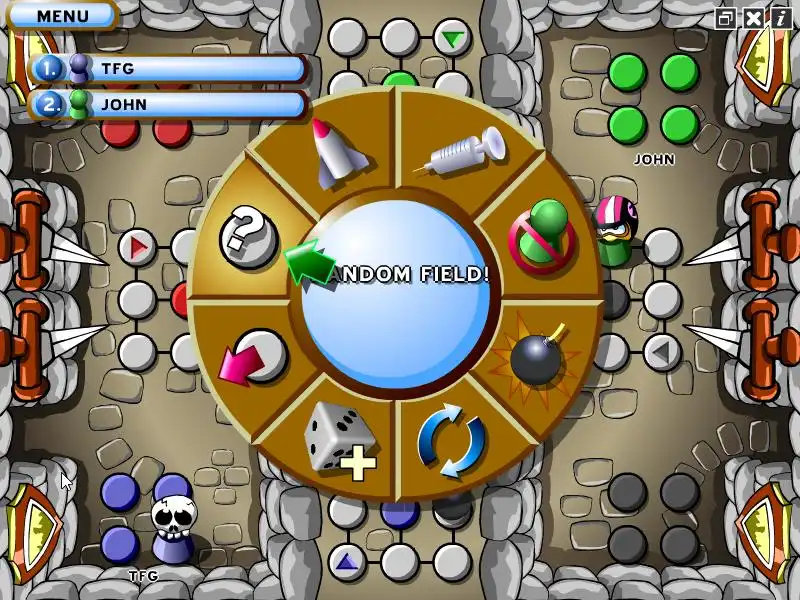
Task: Select the TFG player row
Action: [170, 68]
